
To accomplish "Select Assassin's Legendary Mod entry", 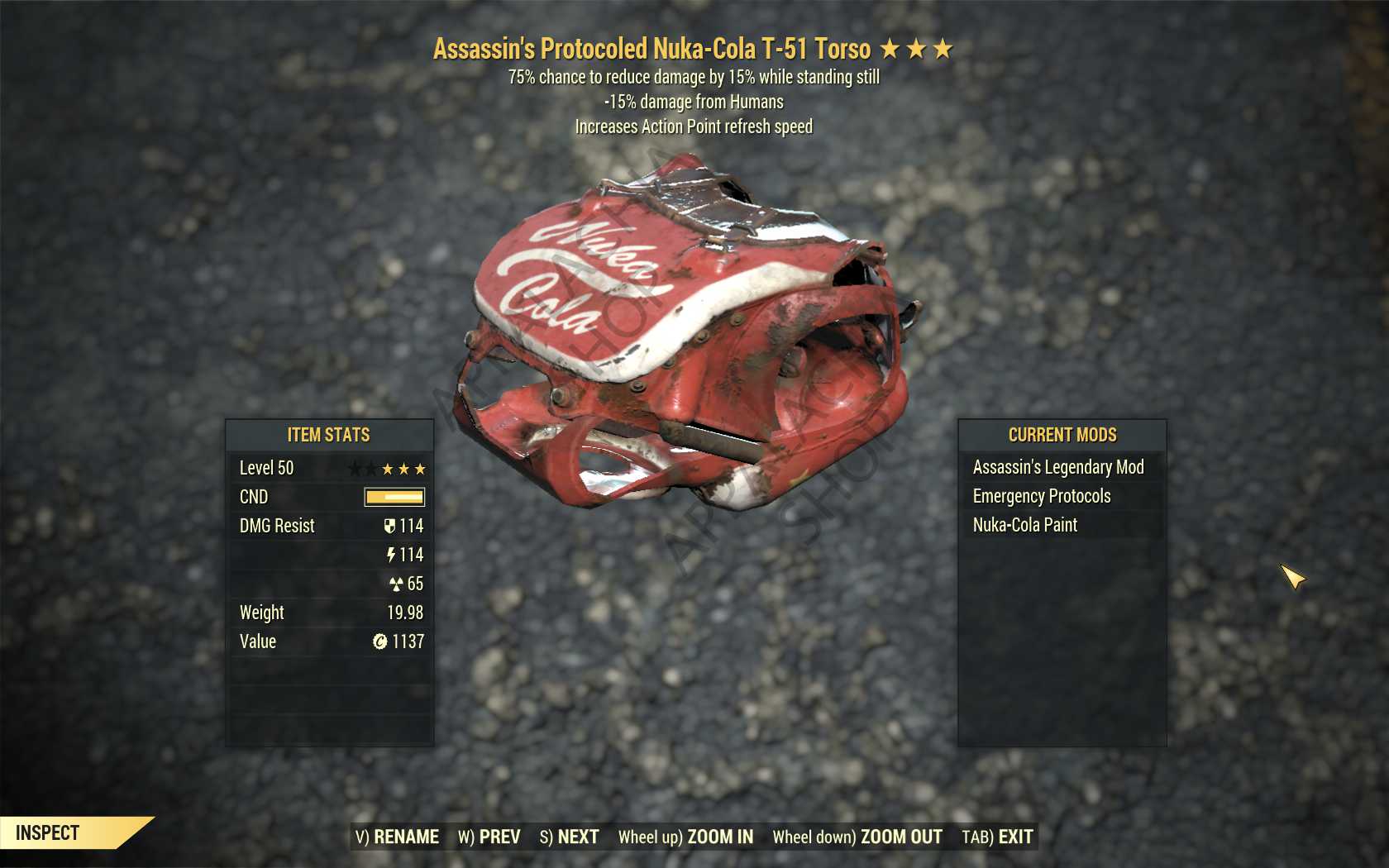I will tap(1058, 467).
